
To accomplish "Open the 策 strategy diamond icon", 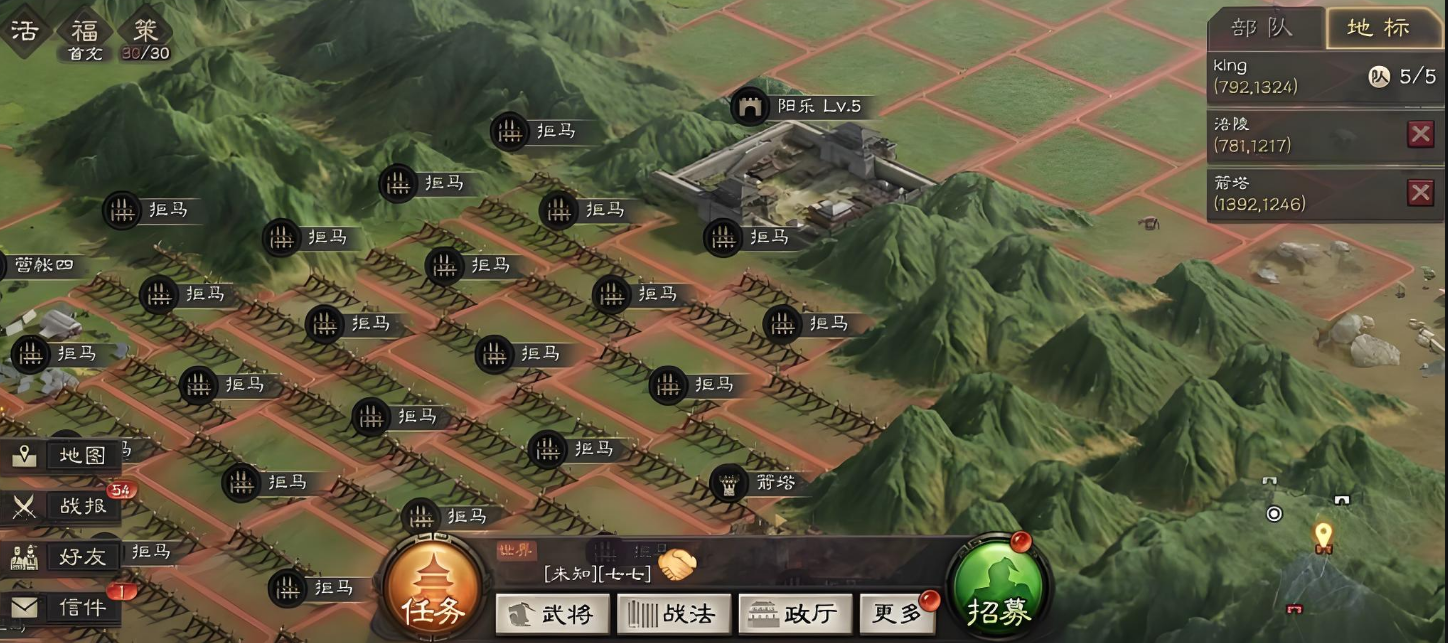I will (x=146, y=30).
